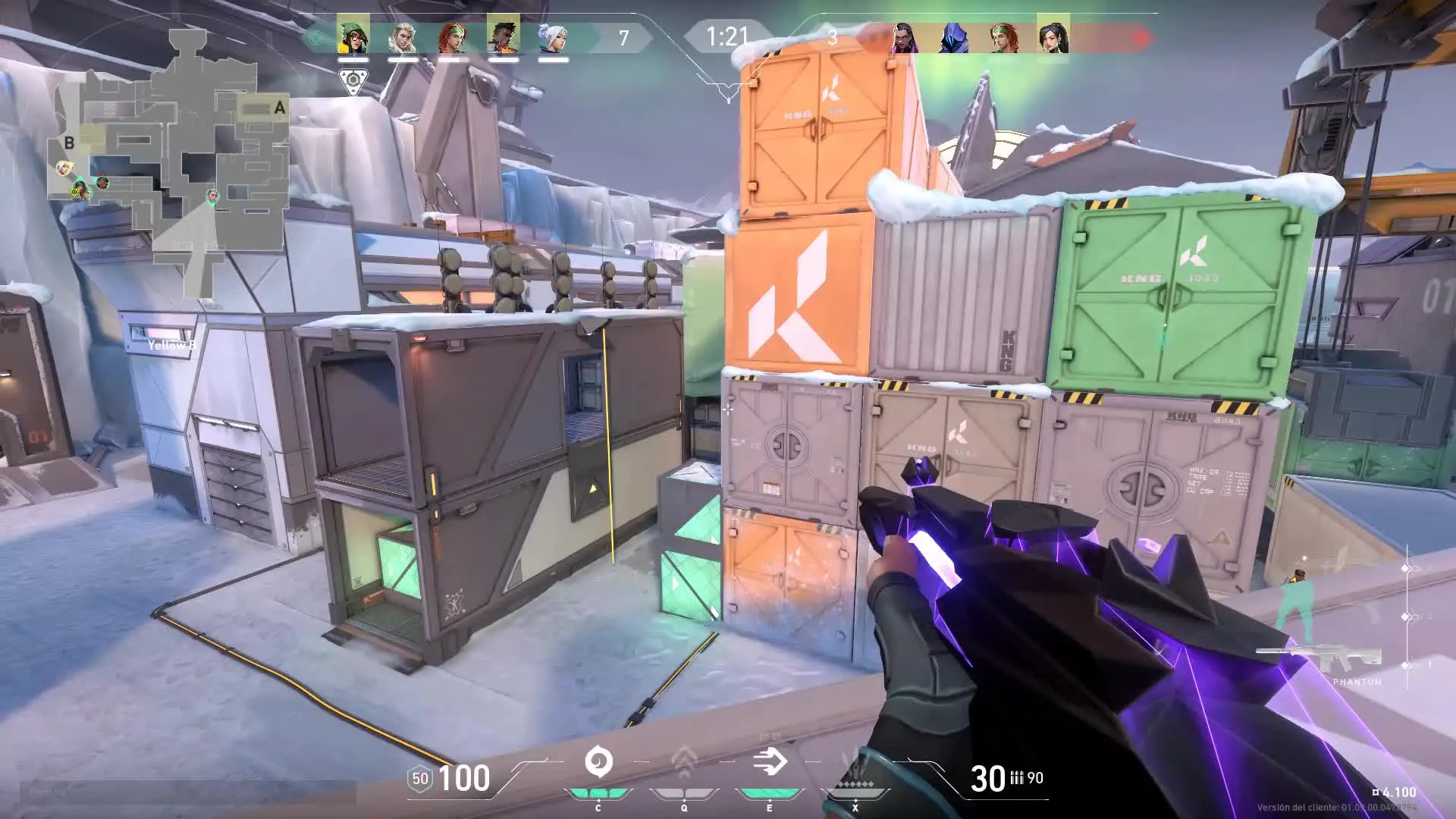Image resolution: width=1456 pixels, height=819 pixels.
Task: Activate the Tailwind dash ability icon
Action: point(770,762)
